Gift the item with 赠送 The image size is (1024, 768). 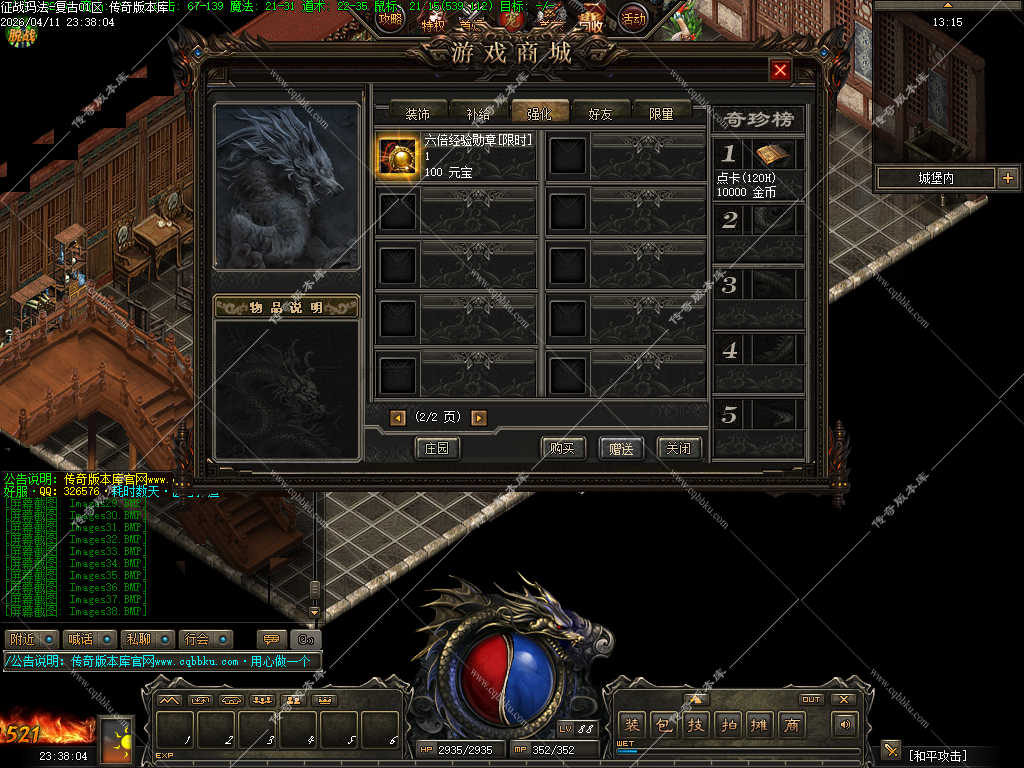[621, 448]
